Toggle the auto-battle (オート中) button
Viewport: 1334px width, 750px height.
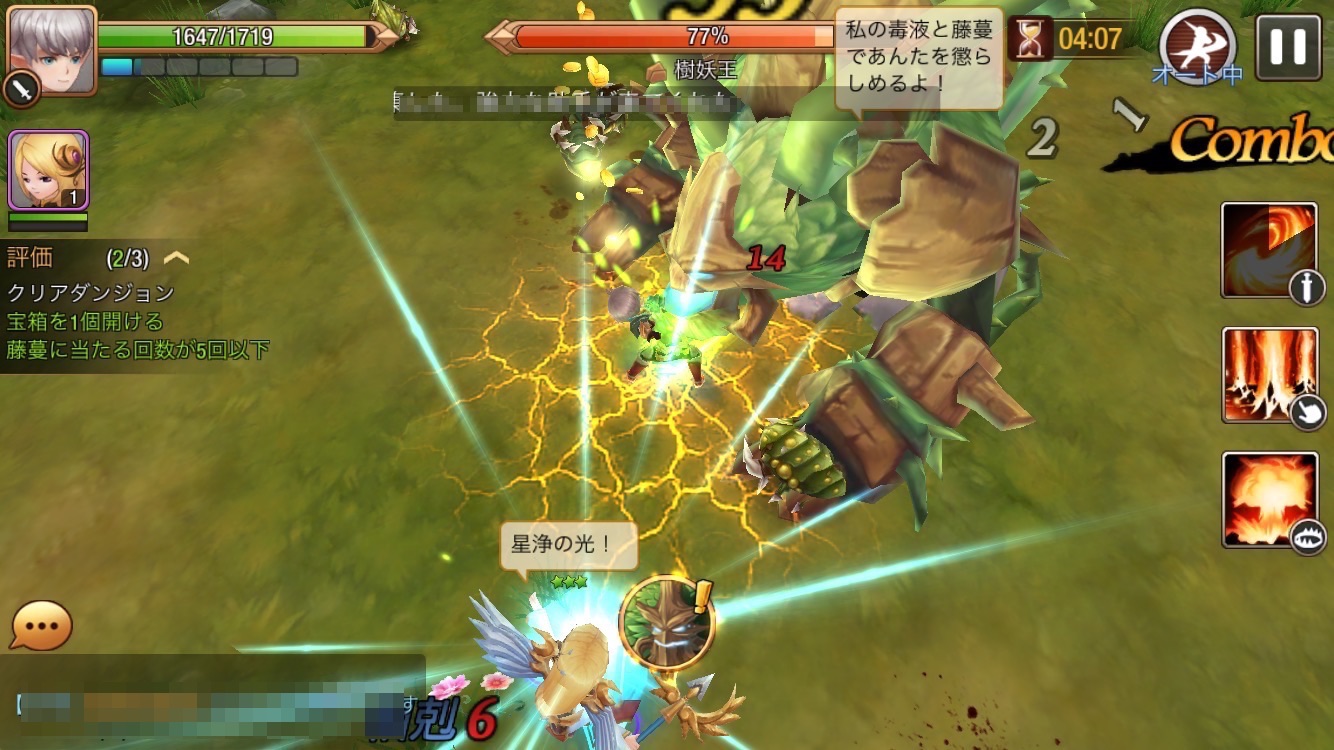(x=1198, y=47)
